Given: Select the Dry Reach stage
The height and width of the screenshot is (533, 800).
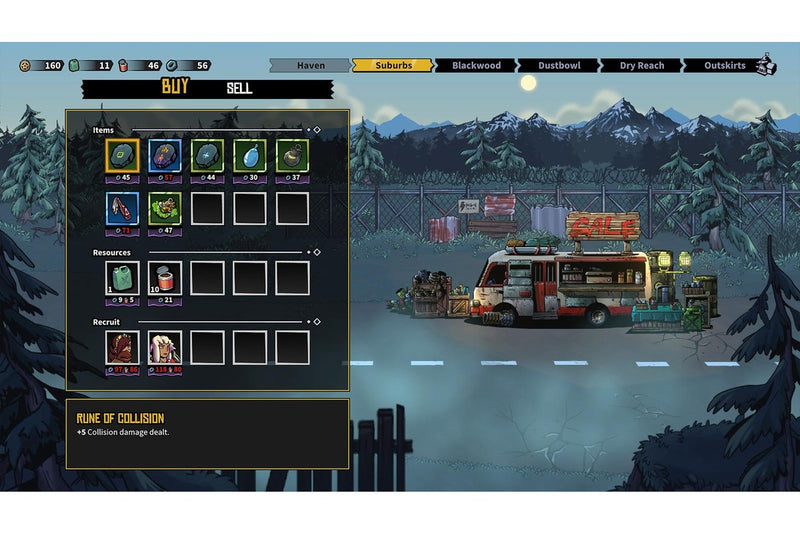Looking at the screenshot, I should (x=642, y=66).
